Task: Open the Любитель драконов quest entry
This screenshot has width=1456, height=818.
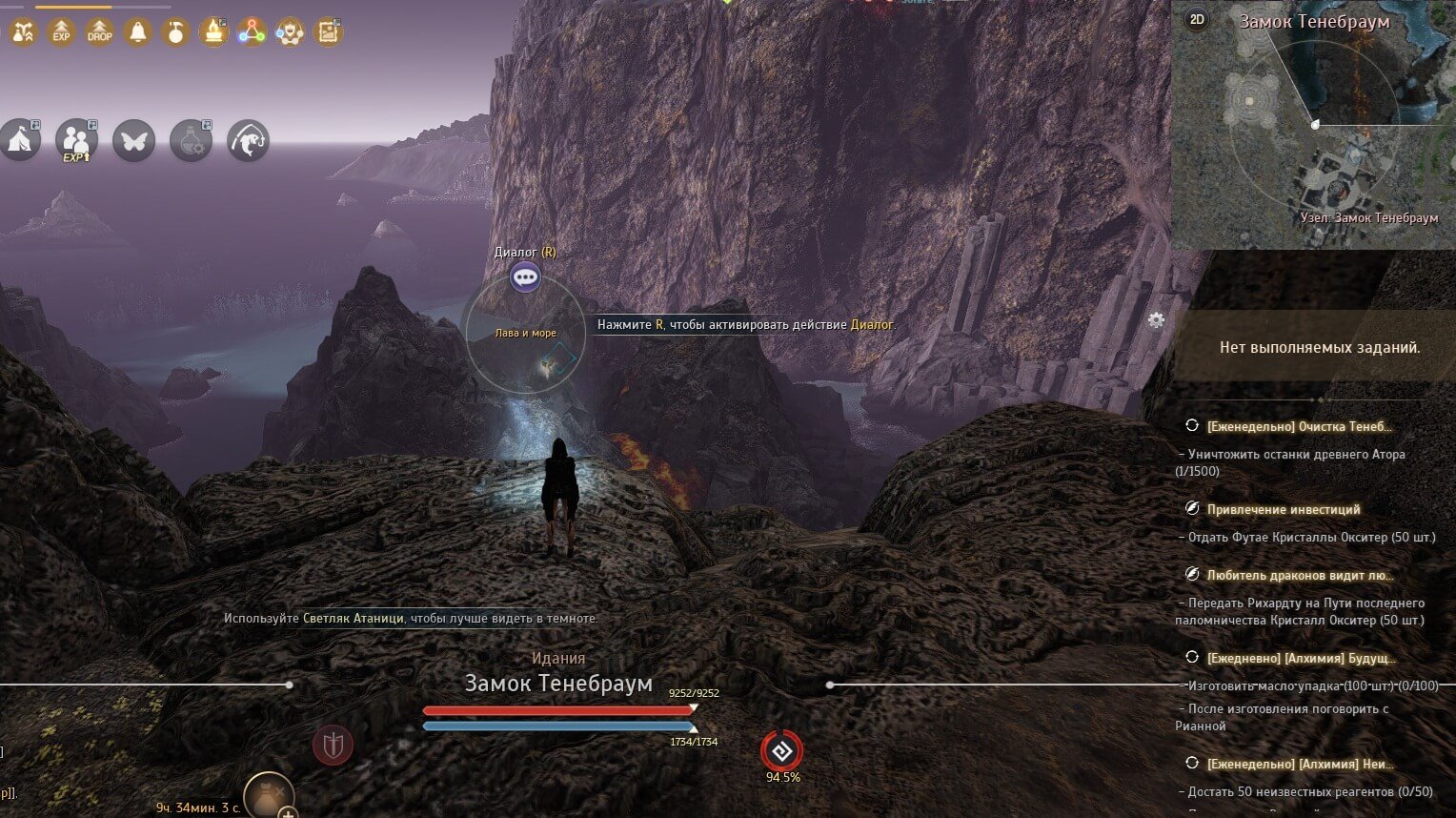Action: click(1299, 575)
